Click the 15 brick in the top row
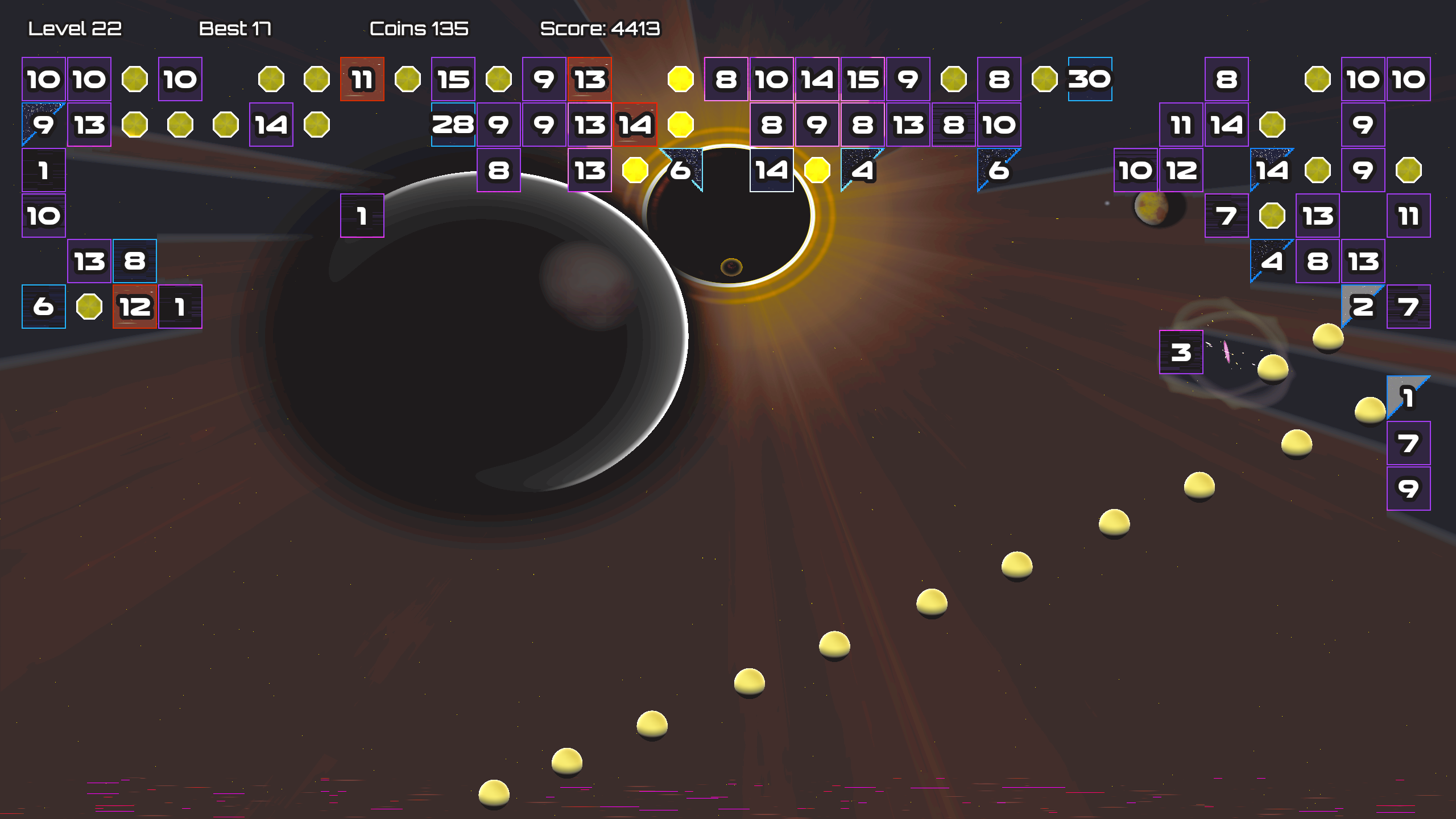Image resolution: width=1456 pixels, height=819 pixels. pyautogui.click(x=453, y=80)
